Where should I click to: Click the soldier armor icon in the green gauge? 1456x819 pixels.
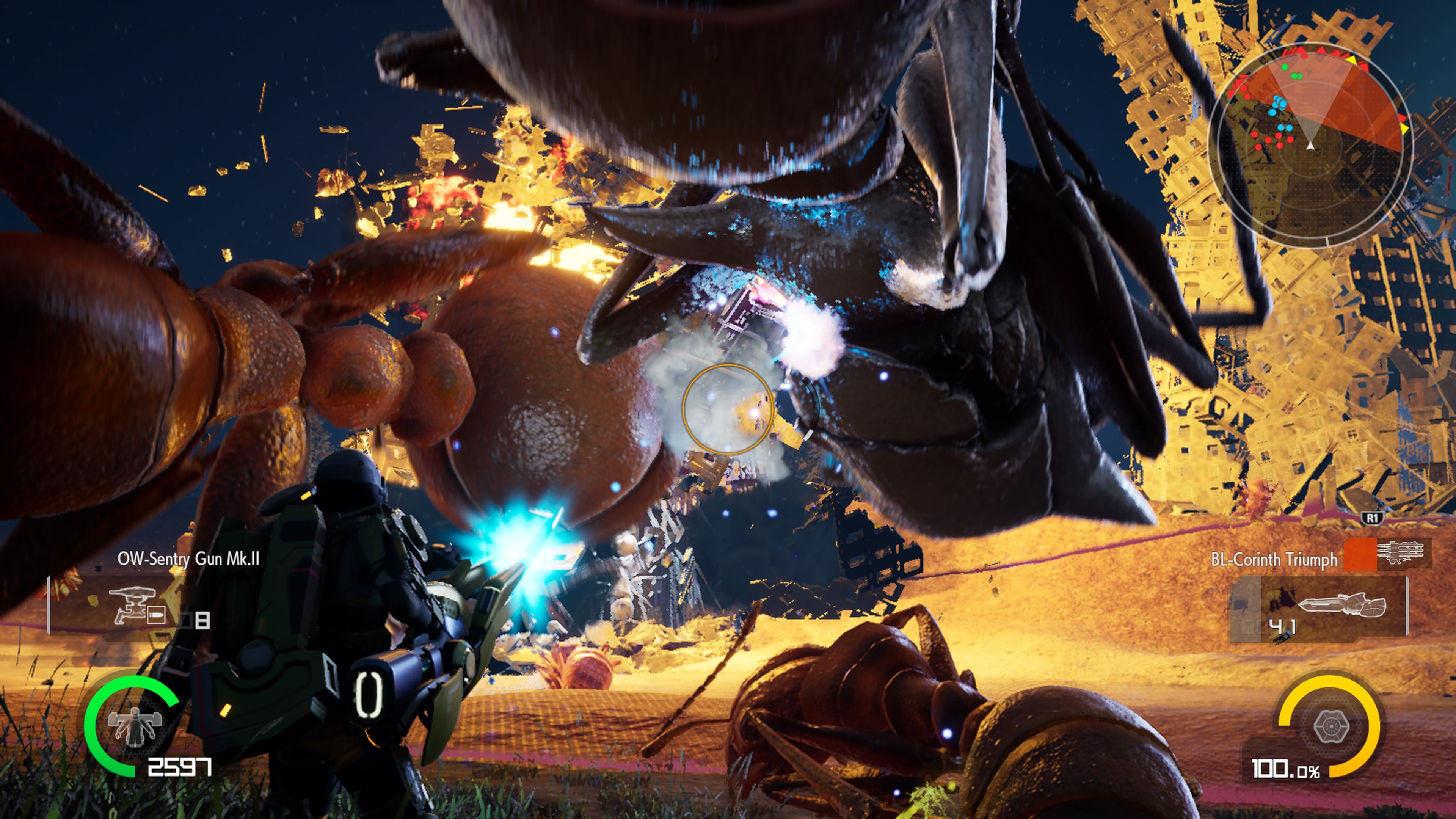[135, 725]
